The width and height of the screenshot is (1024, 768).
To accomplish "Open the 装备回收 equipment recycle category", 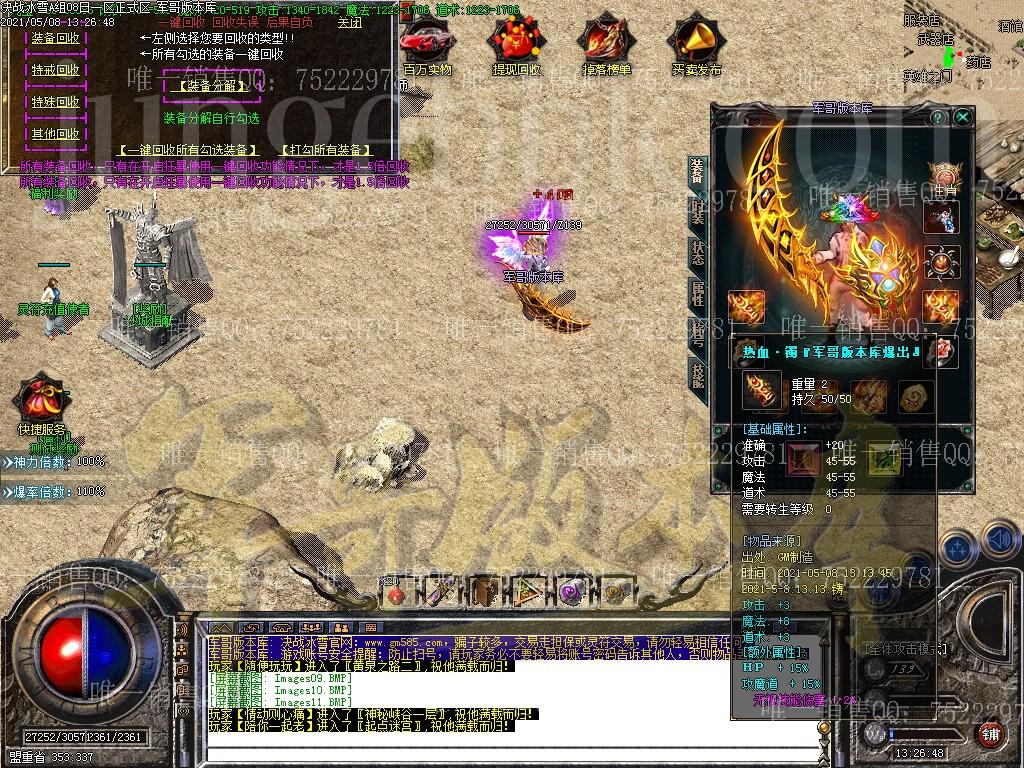I will [56, 38].
